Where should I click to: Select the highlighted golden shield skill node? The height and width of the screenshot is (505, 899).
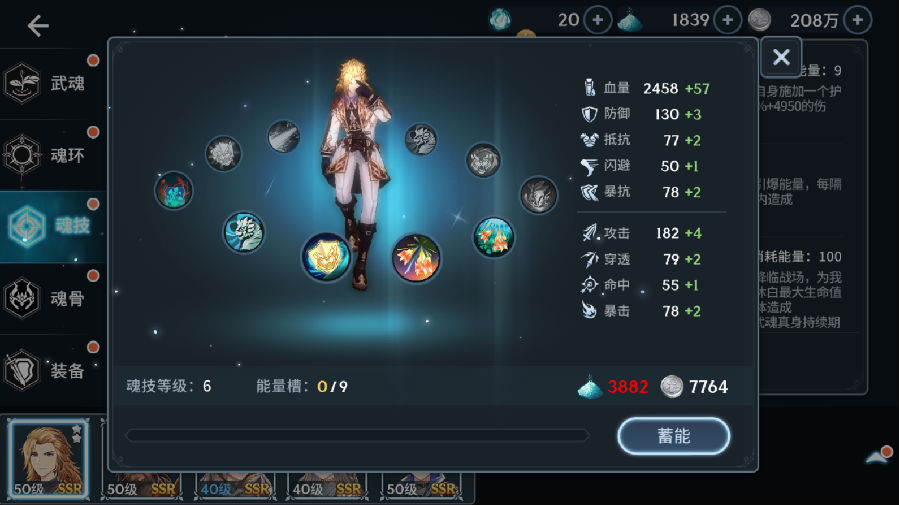coord(326,256)
